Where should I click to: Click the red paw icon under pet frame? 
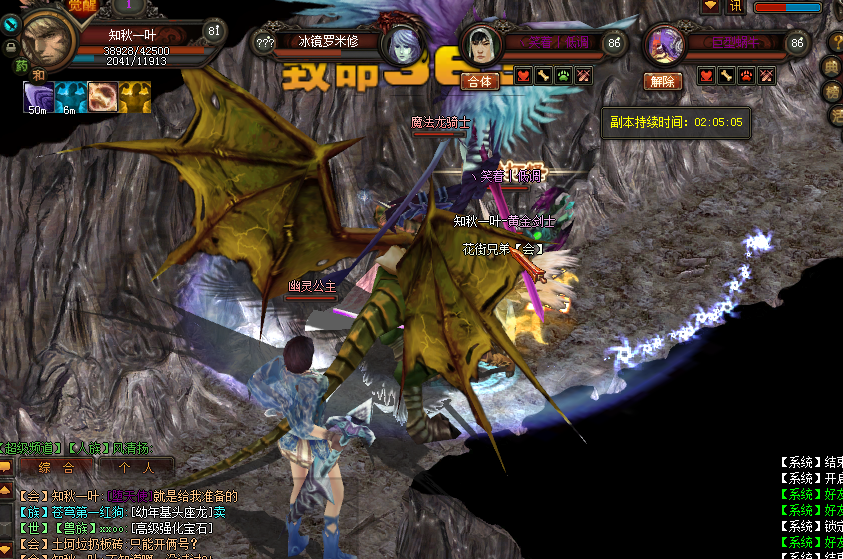coord(746,76)
